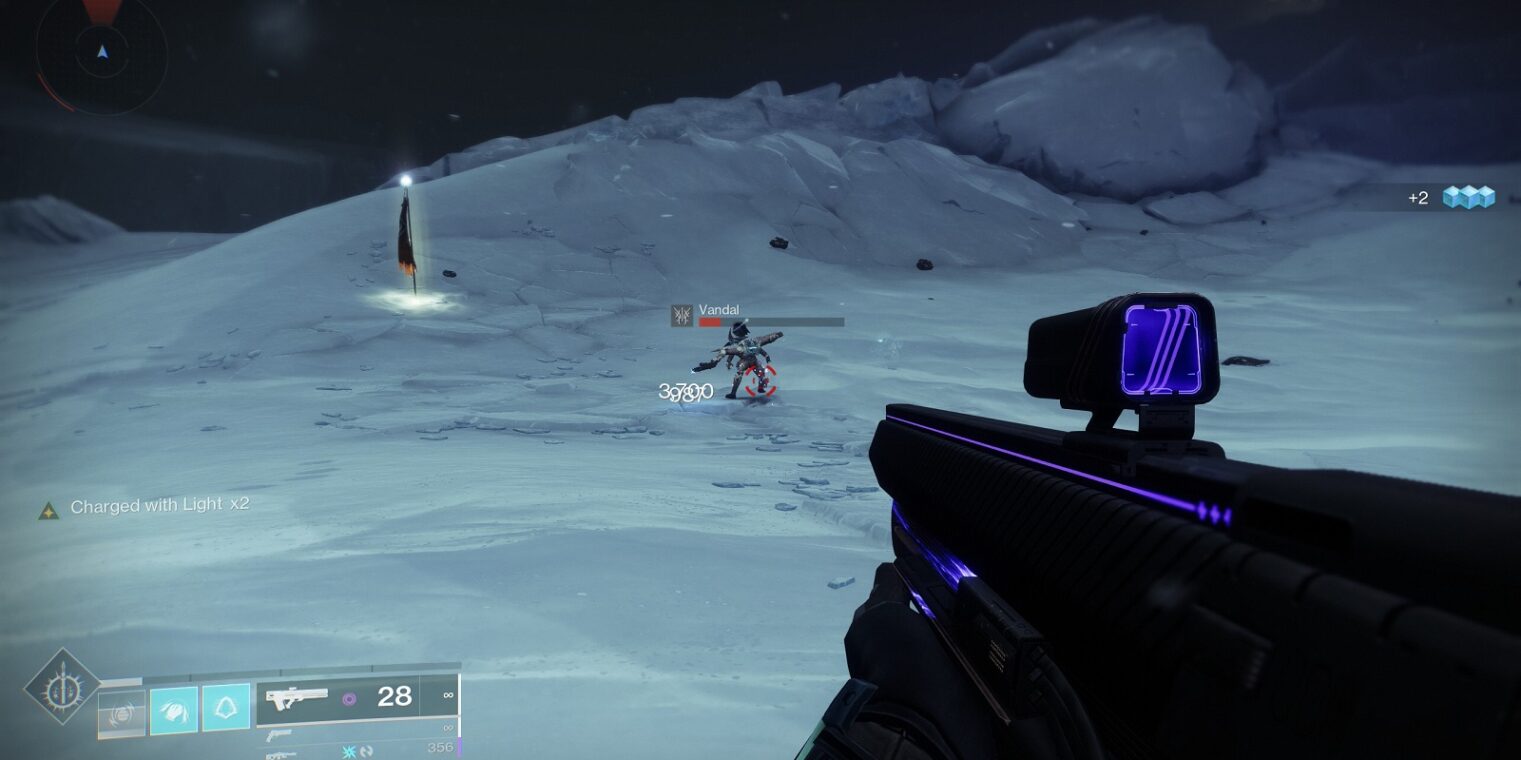Switch to the second weapon below equipped
Viewport: 1521px width, 760px height.
pos(282,735)
